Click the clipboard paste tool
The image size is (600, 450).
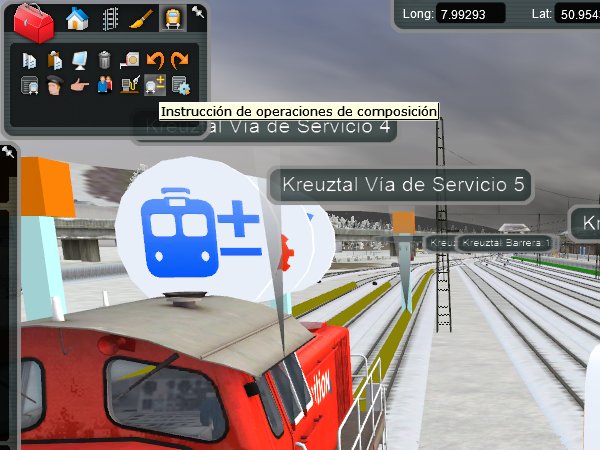(54, 60)
